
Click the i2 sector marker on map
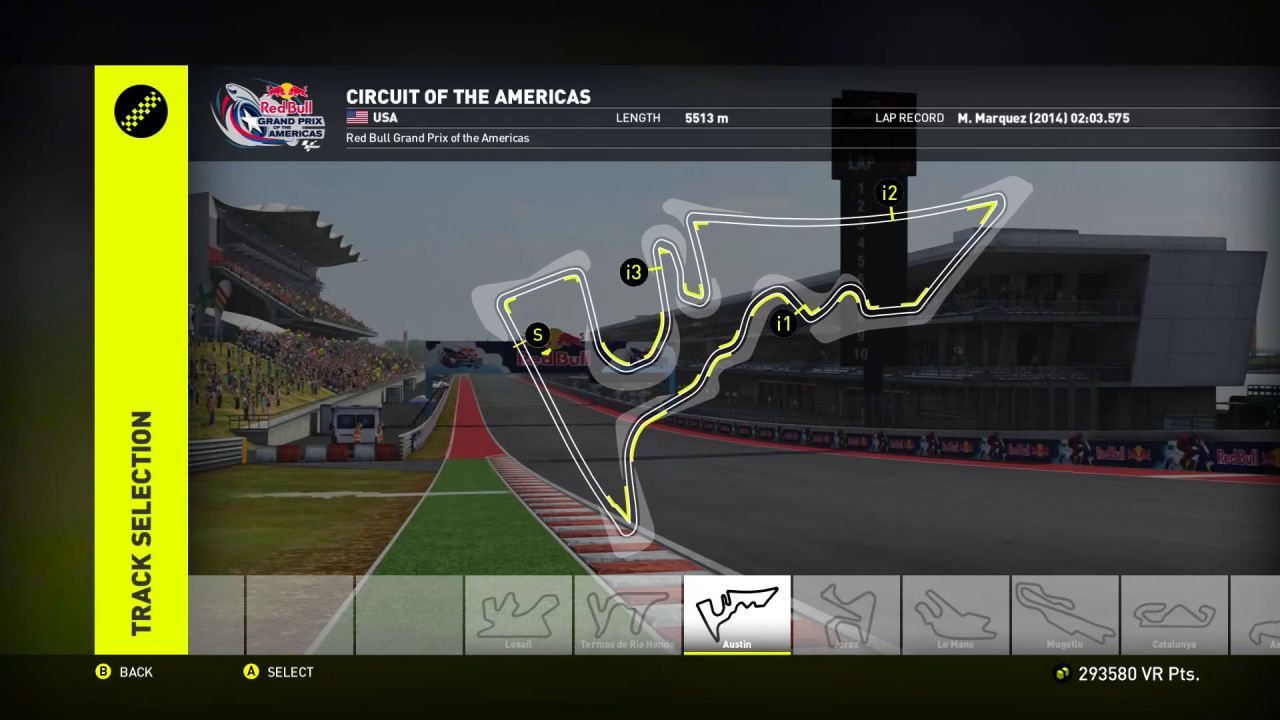click(x=888, y=193)
